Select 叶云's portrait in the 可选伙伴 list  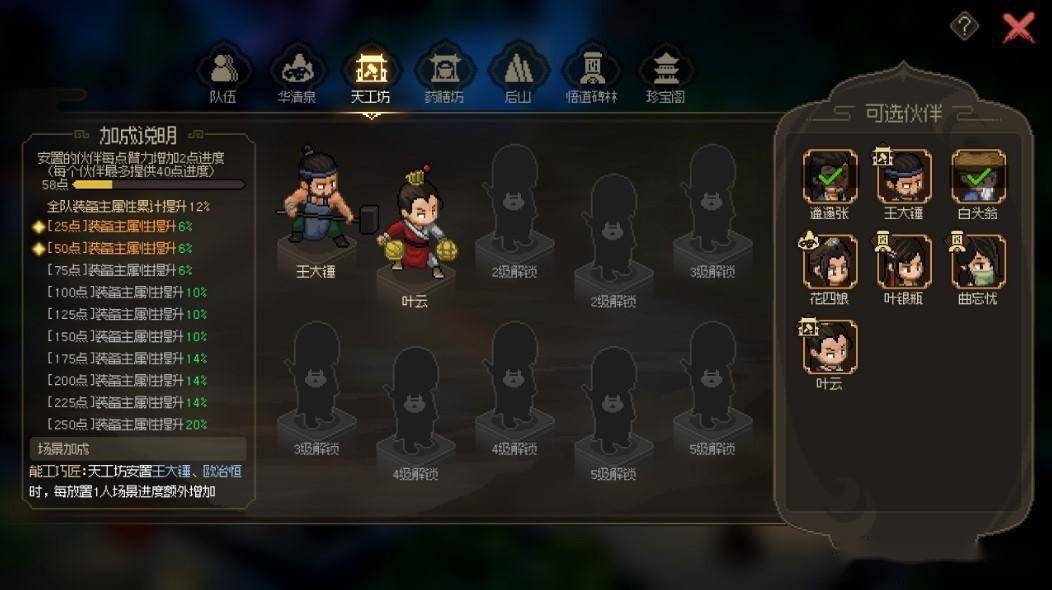pyautogui.click(x=830, y=347)
